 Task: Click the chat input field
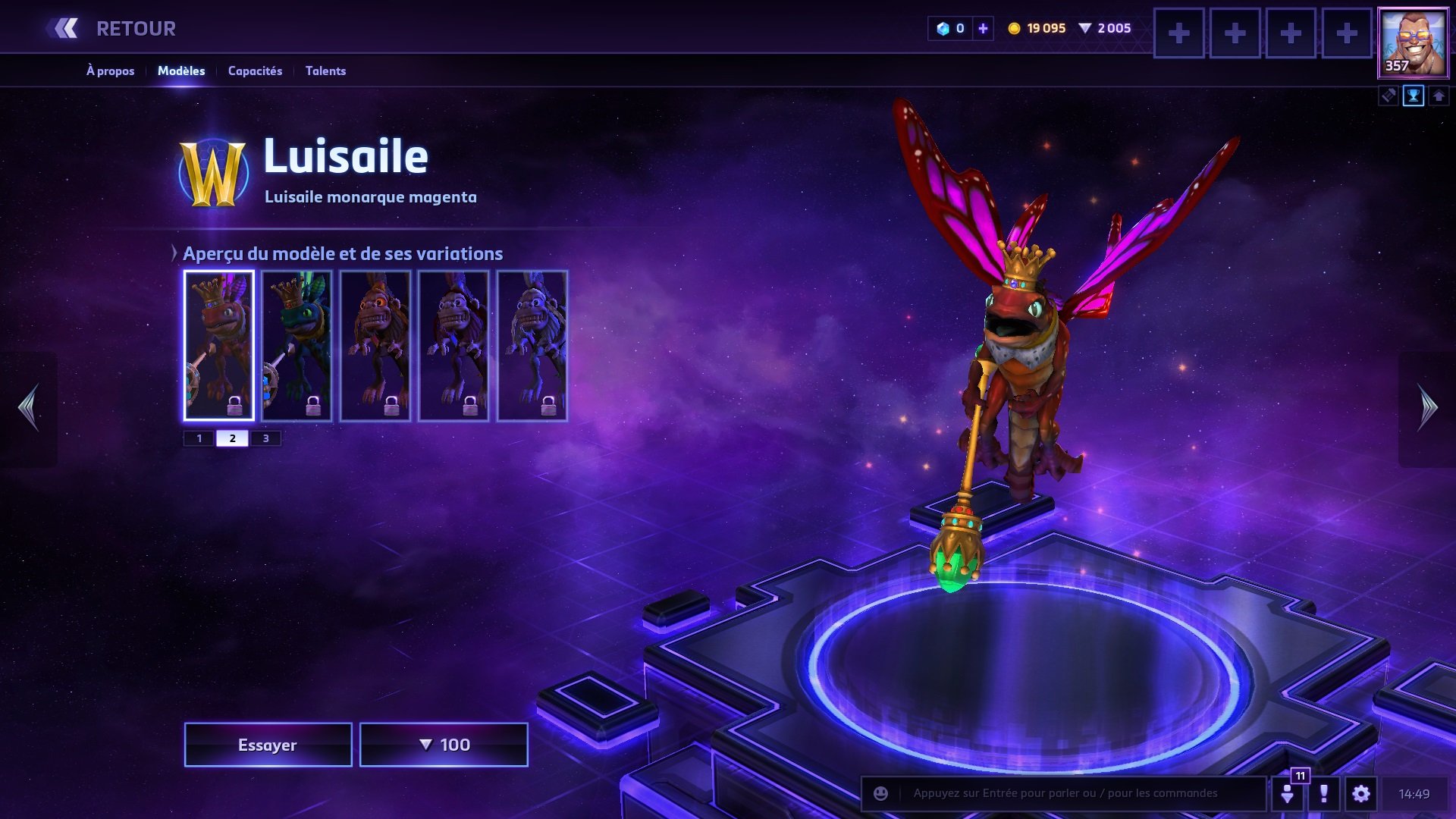click(x=1077, y=793)
